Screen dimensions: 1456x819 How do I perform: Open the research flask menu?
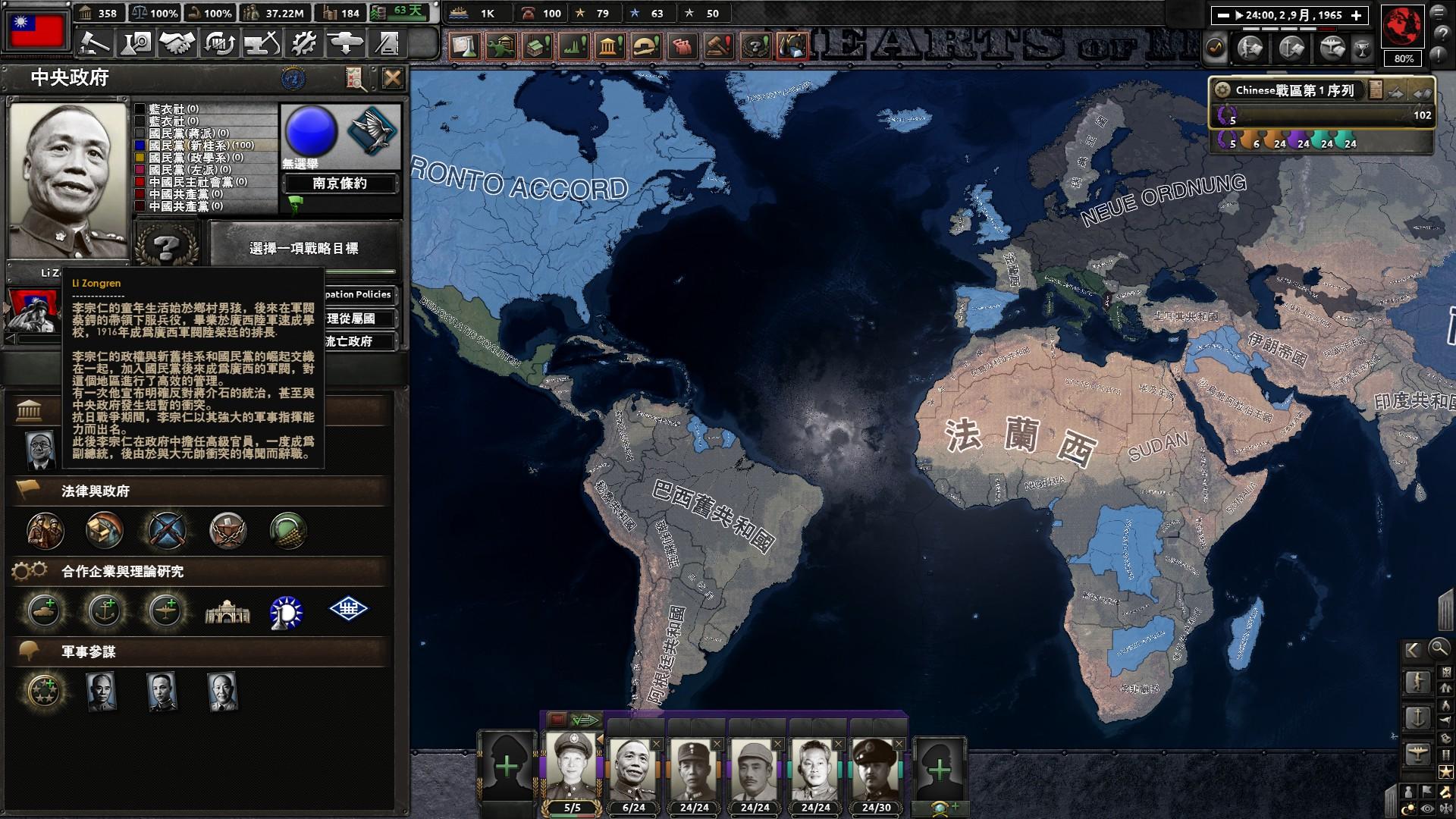point(137,43)
